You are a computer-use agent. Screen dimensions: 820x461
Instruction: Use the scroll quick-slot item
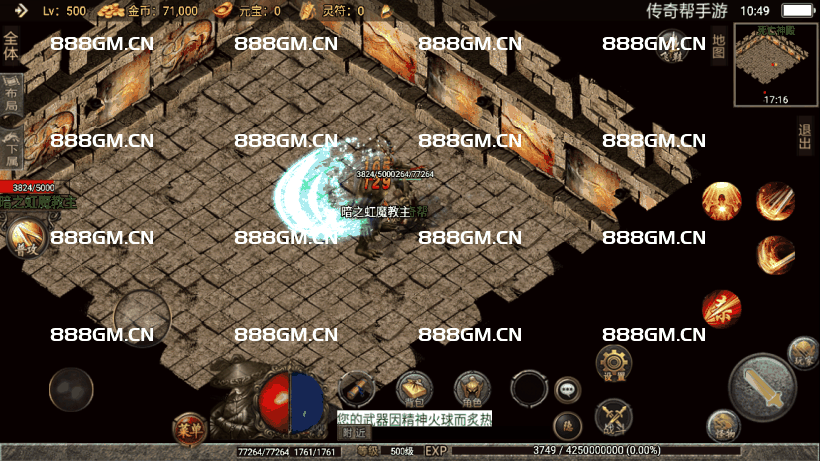click(356, 388)
